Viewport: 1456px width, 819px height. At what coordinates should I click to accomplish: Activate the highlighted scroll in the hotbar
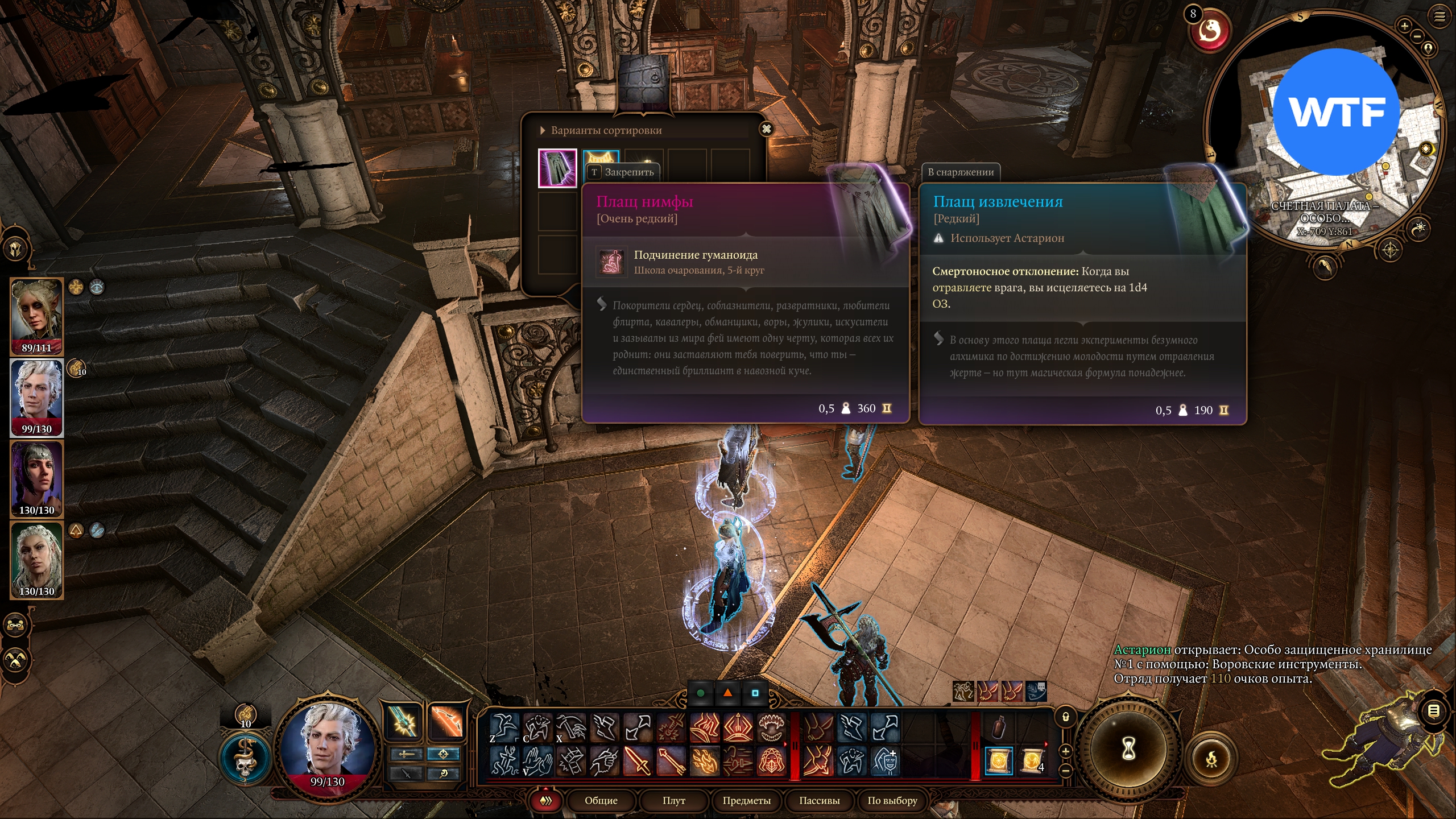coord(998,760)
